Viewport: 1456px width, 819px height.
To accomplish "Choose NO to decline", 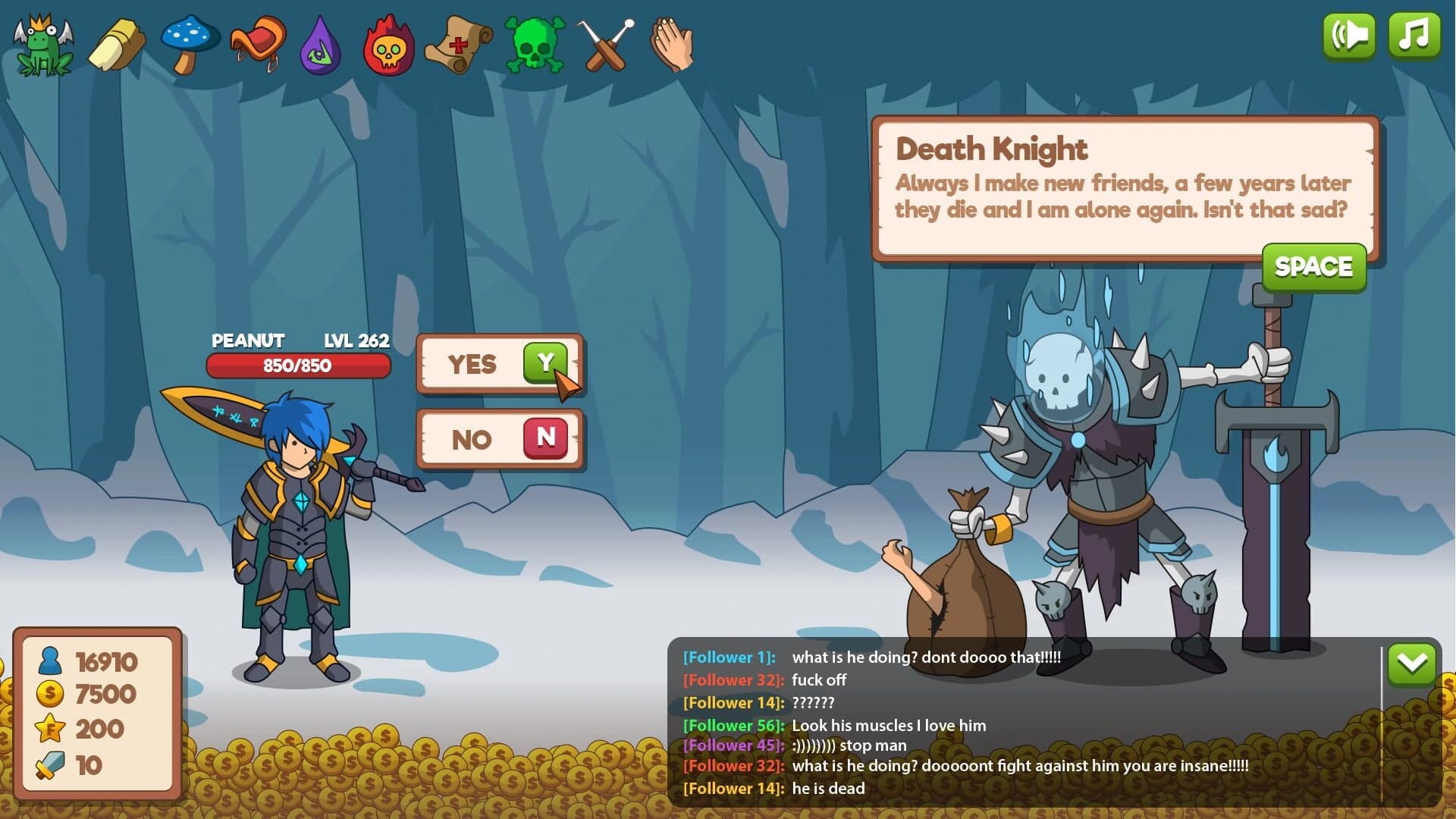I will pyautogui.click(x=500, y=440).
